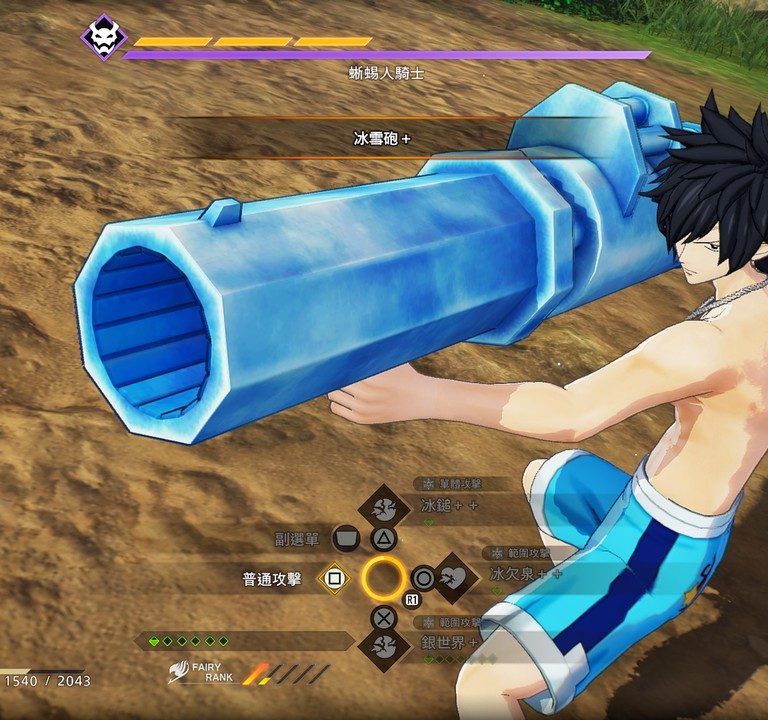Click the Fairy Rank emblem

[180, 672]
